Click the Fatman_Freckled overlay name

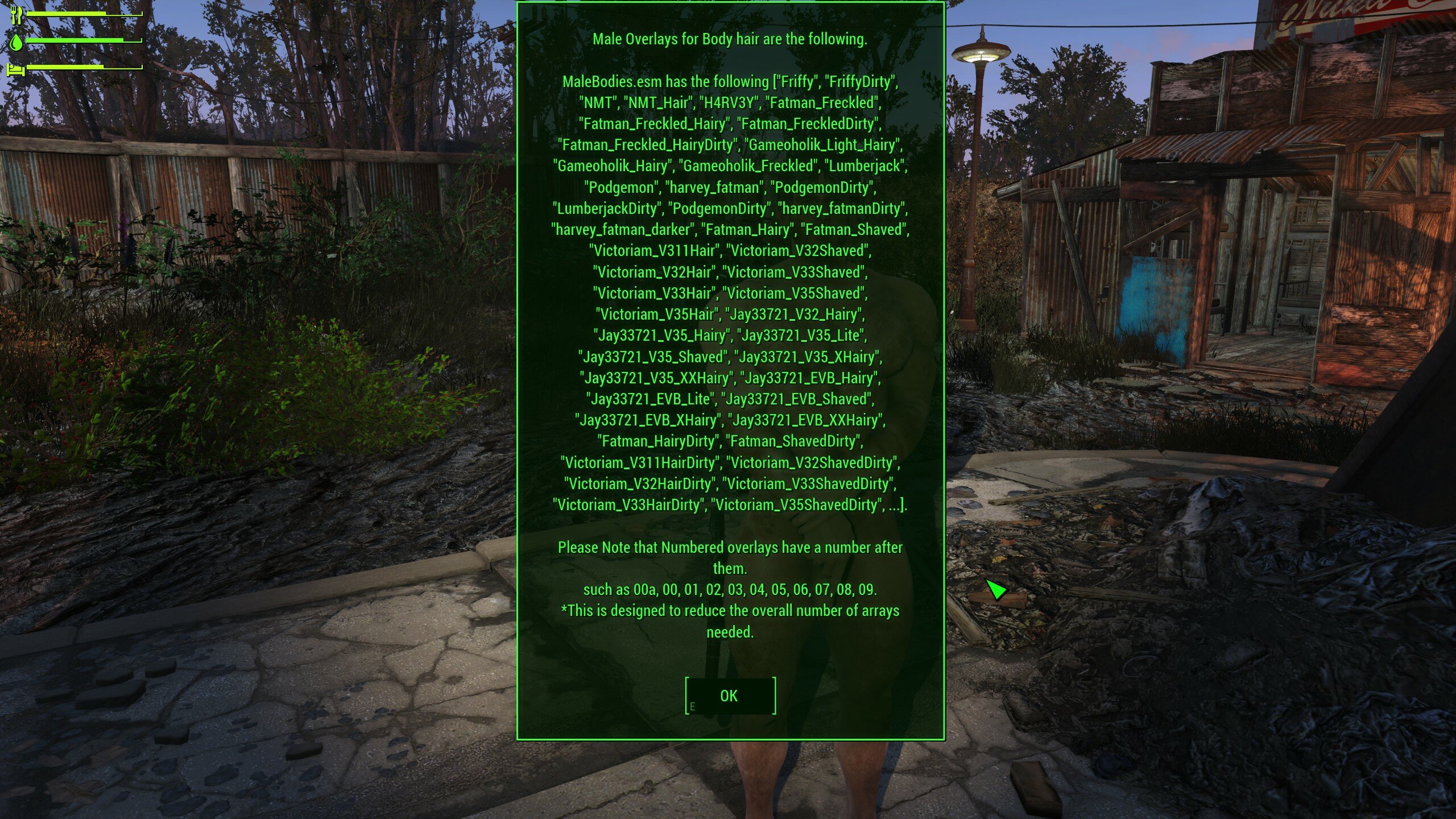coord(821,104)
